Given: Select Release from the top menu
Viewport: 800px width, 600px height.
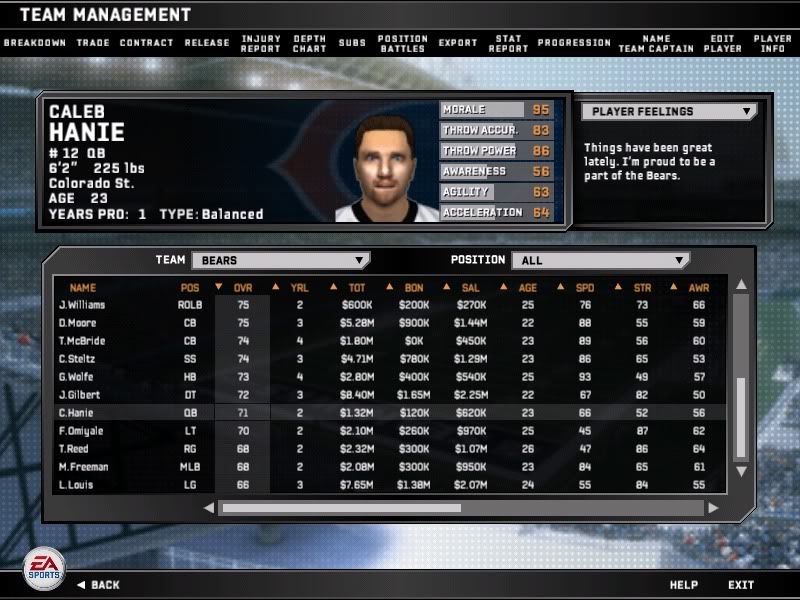Looking at the screenshot, I should (x=207, y=43).
